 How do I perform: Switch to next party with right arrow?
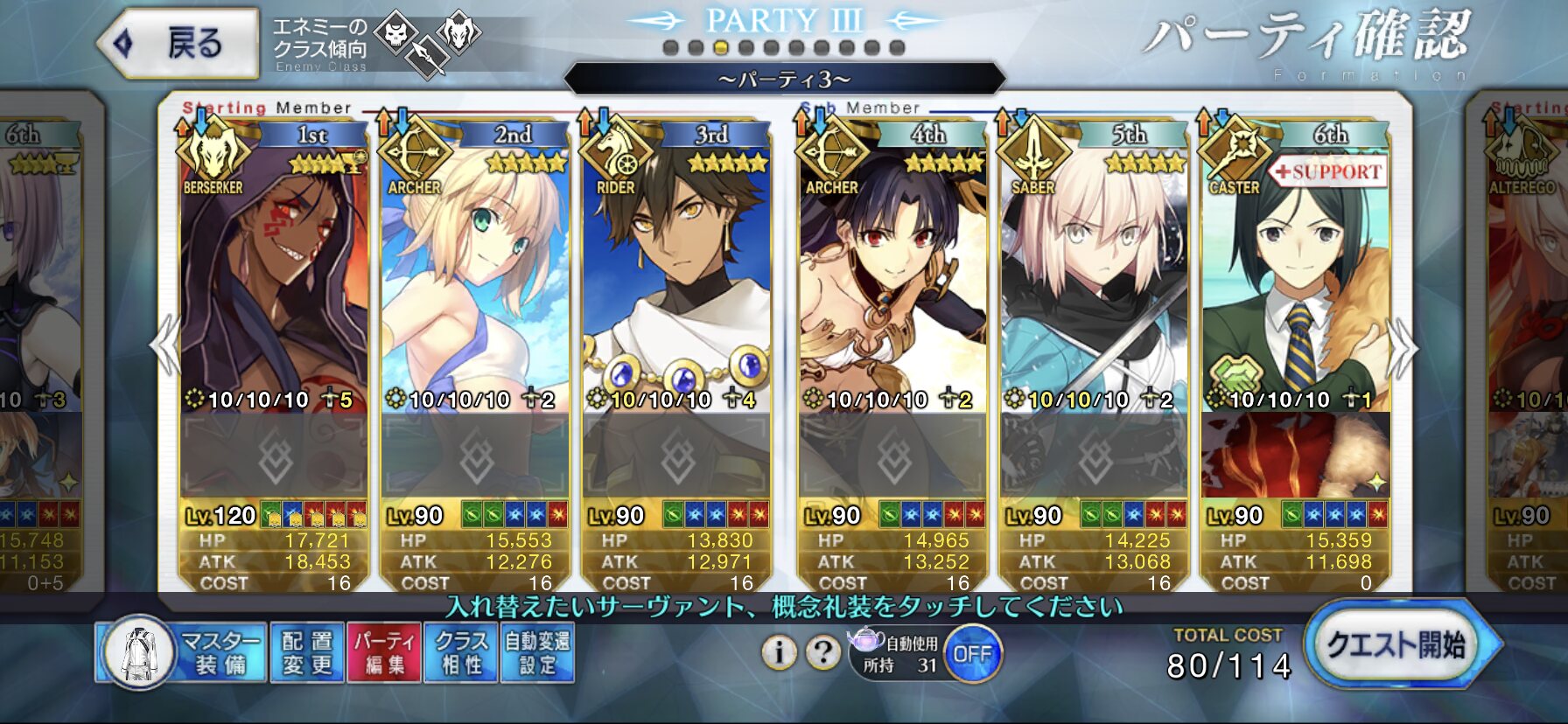click(1402, 348)
